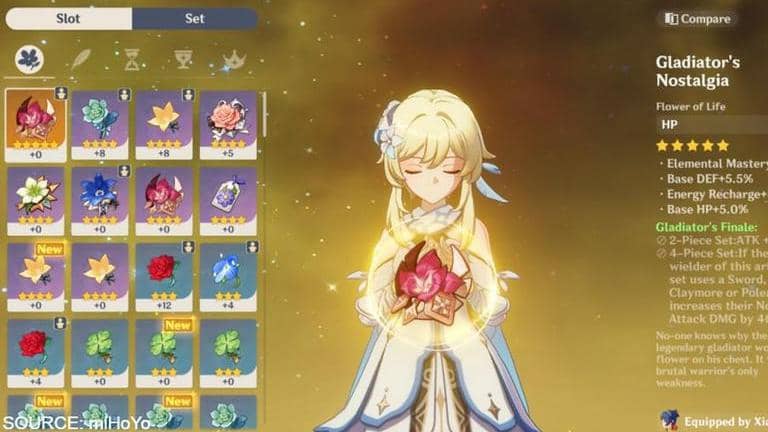Select the feather artifact slot filter
Viewport: 768px width, 432px height.
click(81, 60)
